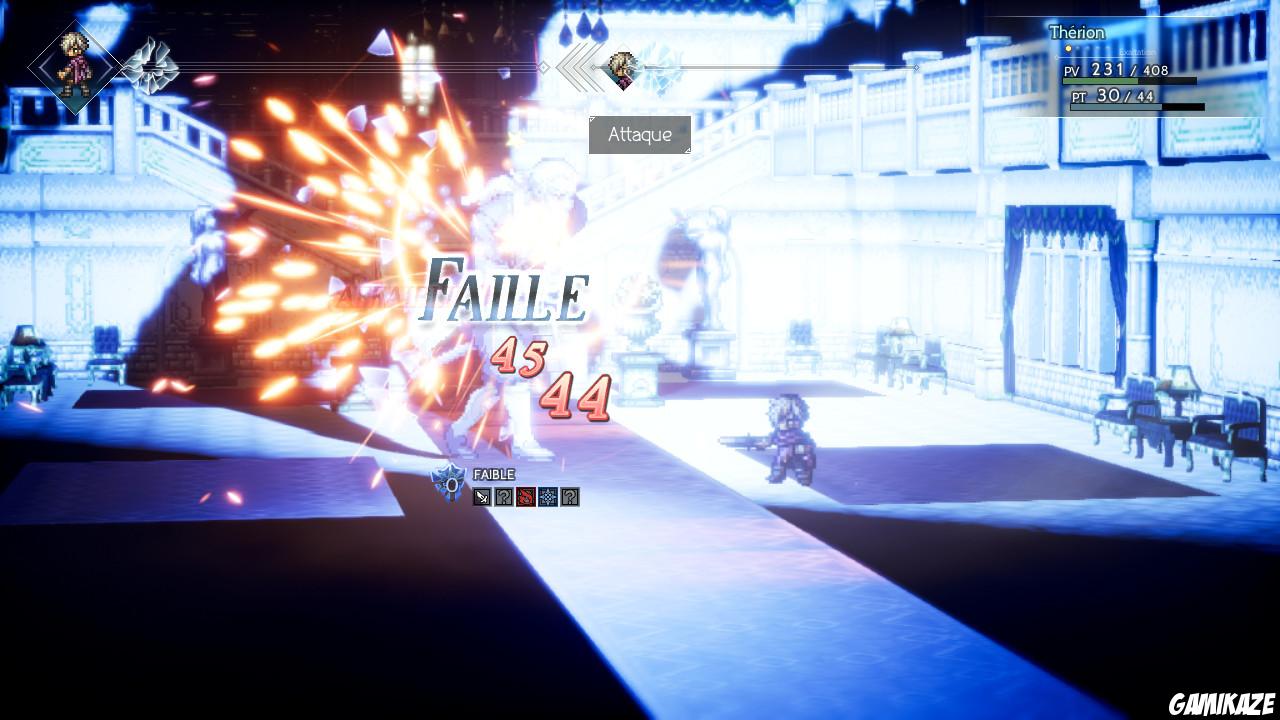Click the fire weakness icon

(526, 497)
